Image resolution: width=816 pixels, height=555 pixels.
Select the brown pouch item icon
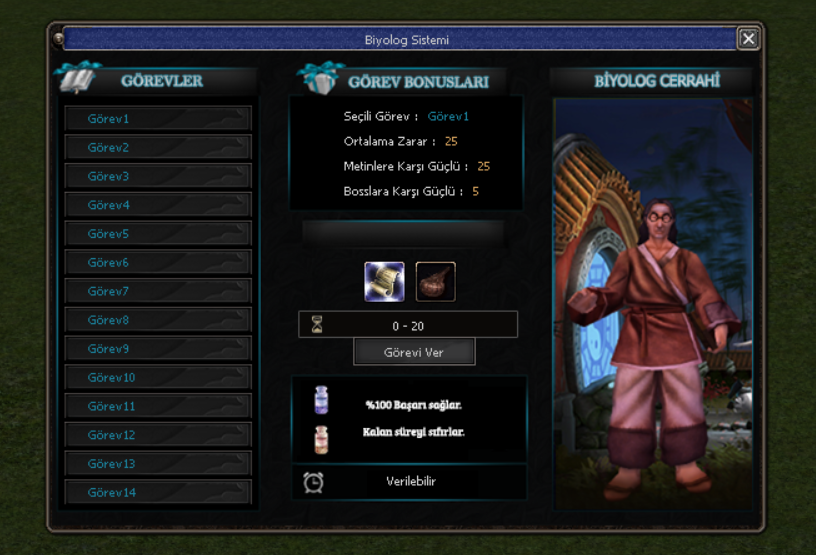point(435,282)
